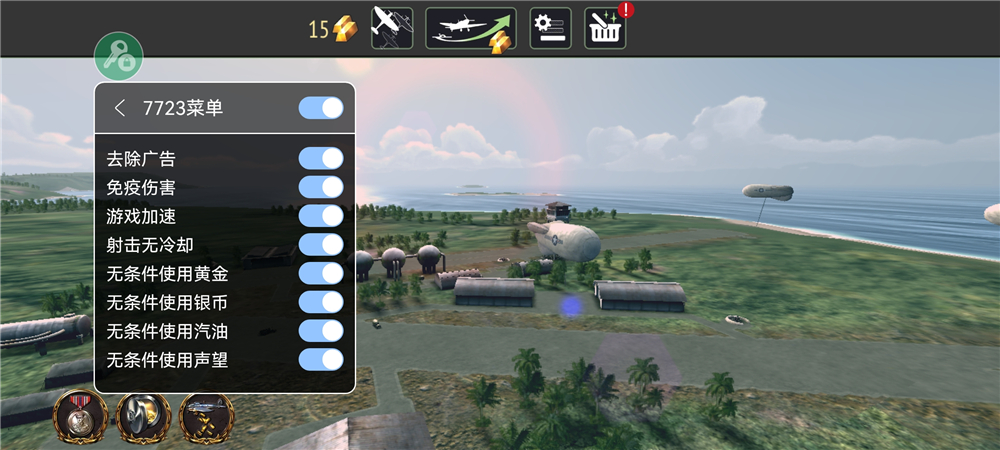Screen dimensions: 1000x450
Task: Click the green key and lock overlay button
Action: 119,56
